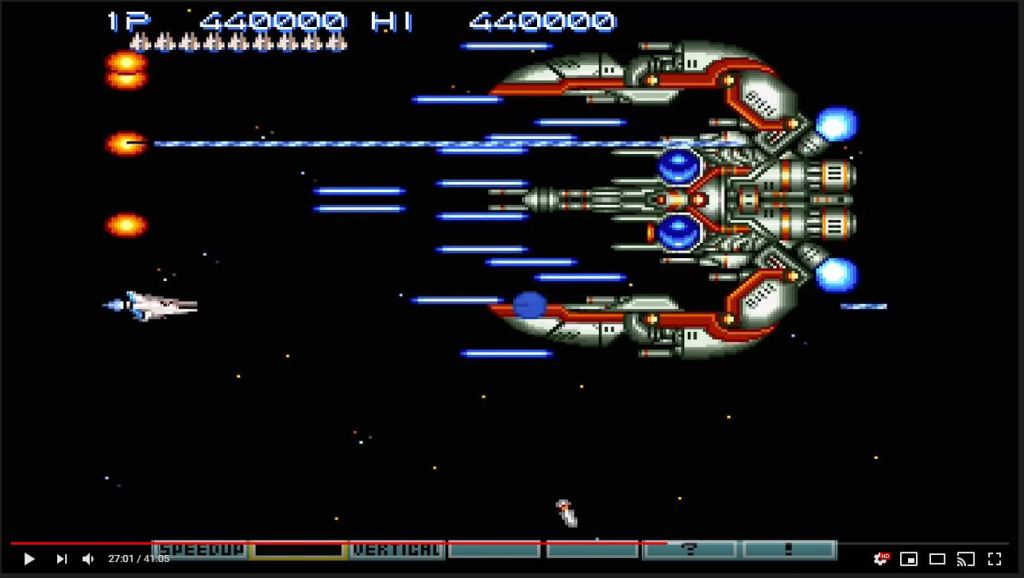Play the video
Screen dimensions: 1024x578
coord(29,559)
